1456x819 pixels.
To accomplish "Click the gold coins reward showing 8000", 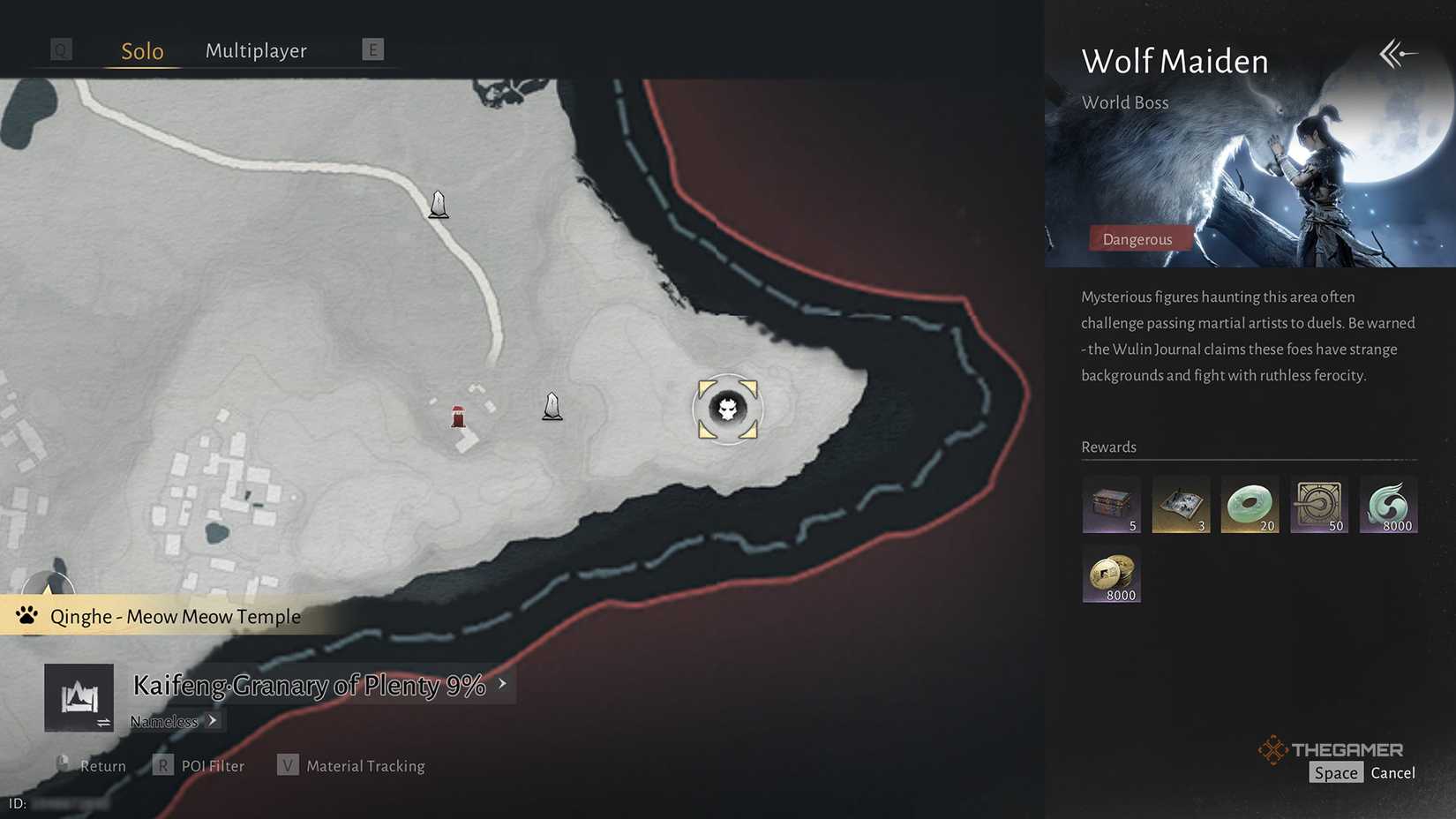I will [x=1110, y=574].
